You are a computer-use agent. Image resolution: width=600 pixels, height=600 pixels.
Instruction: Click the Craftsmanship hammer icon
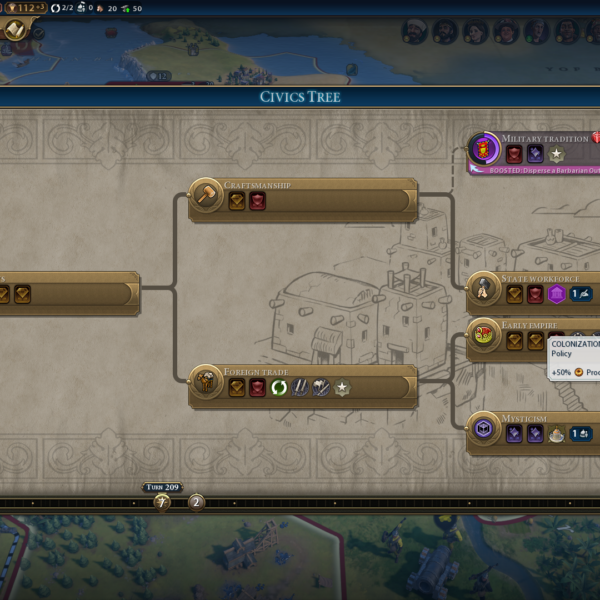206,196
